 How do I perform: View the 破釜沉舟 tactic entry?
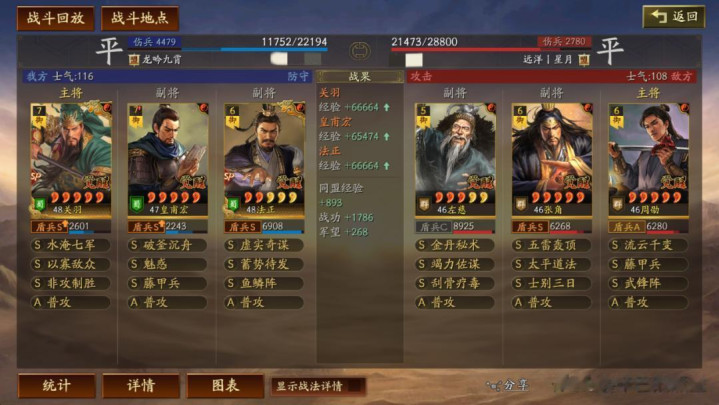pos(167,245)
